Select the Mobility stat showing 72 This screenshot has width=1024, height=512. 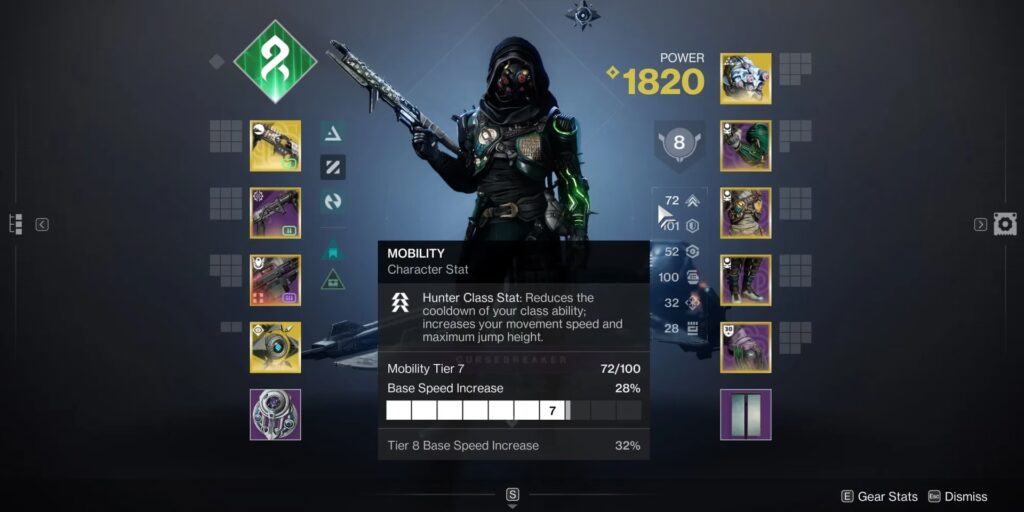pos(680,201)
